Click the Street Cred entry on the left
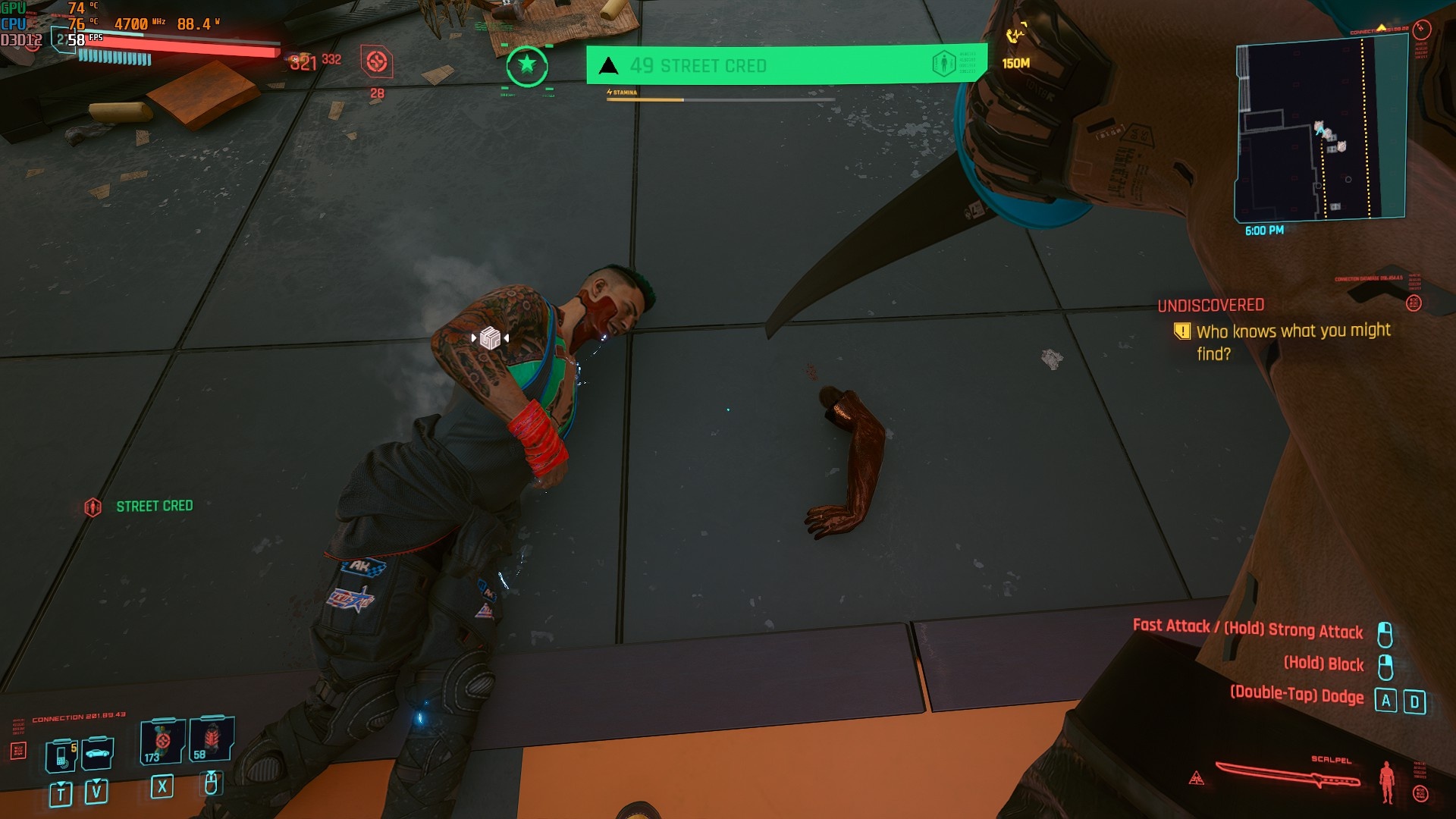Screen dimensions: 1456x819 (154, 506)
